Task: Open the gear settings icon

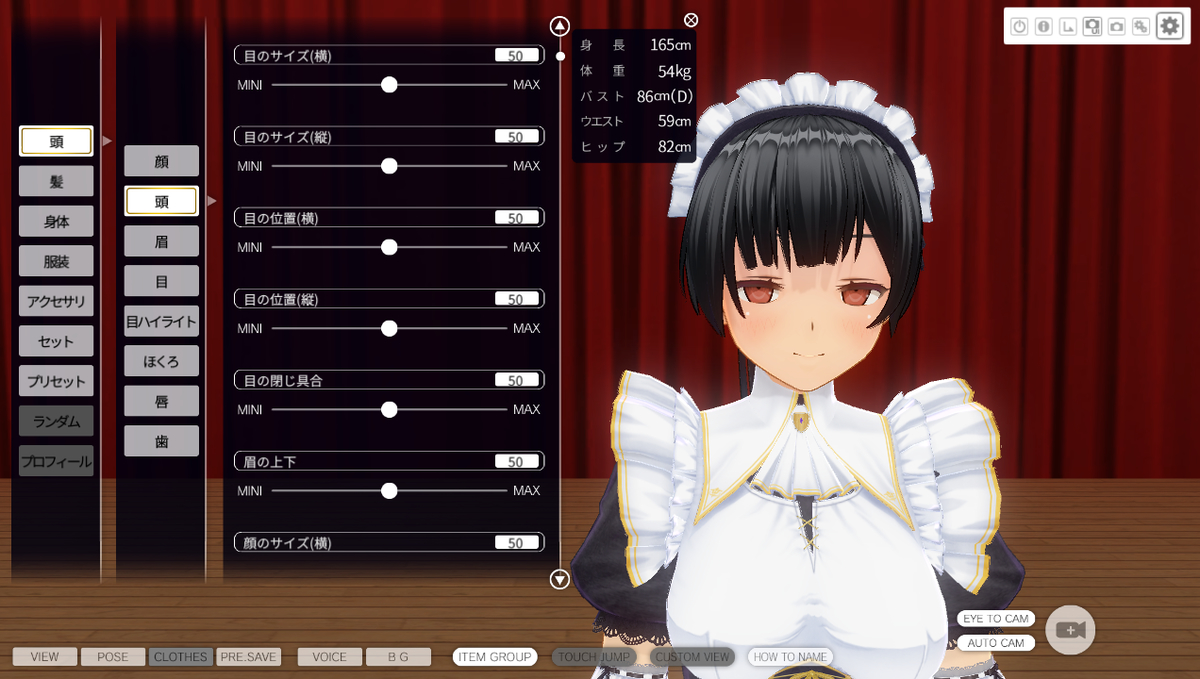Action: click(x=1169, y=26)
